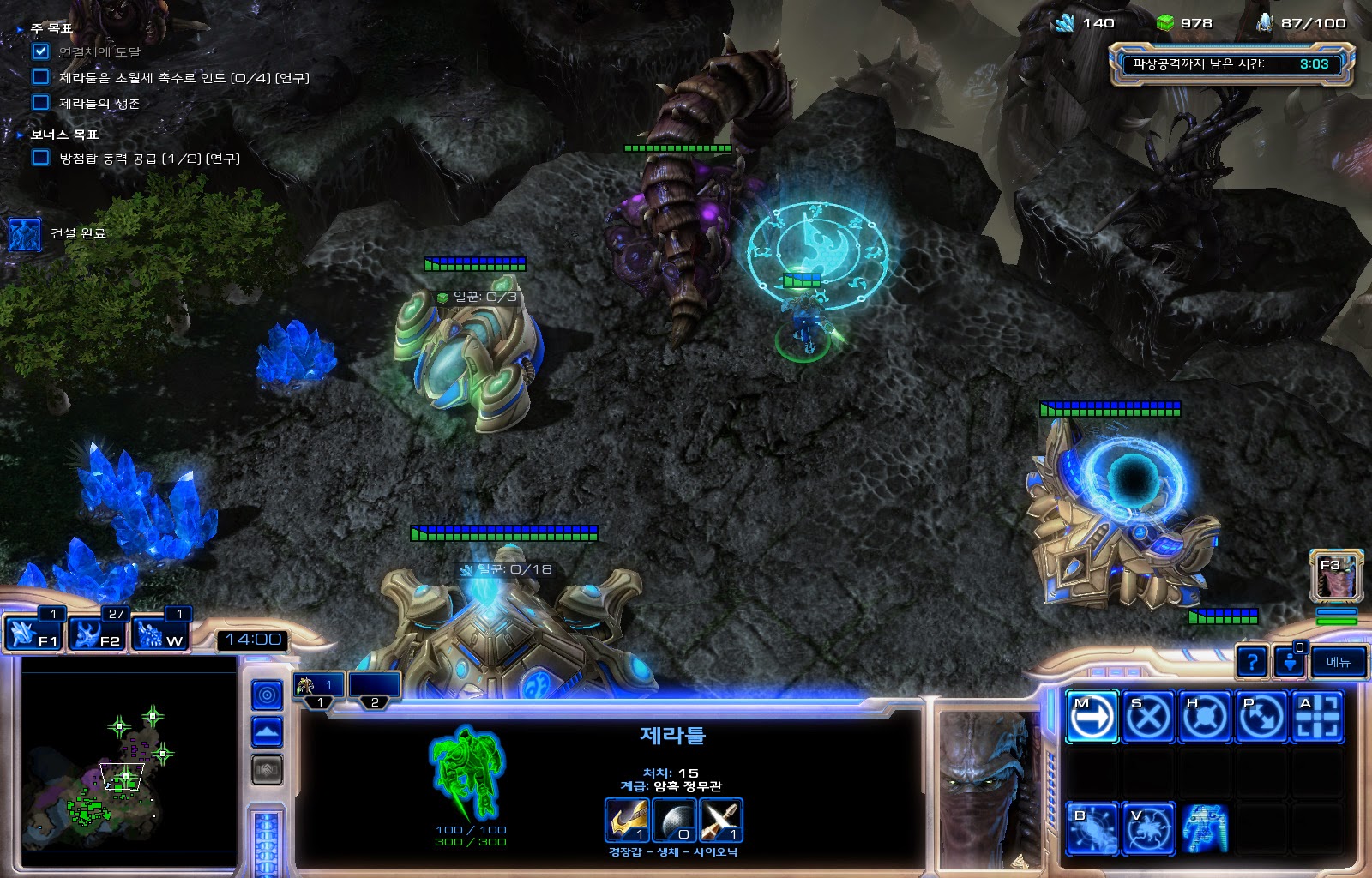
Task: Select the Hold Position command
Action: 1205,716
